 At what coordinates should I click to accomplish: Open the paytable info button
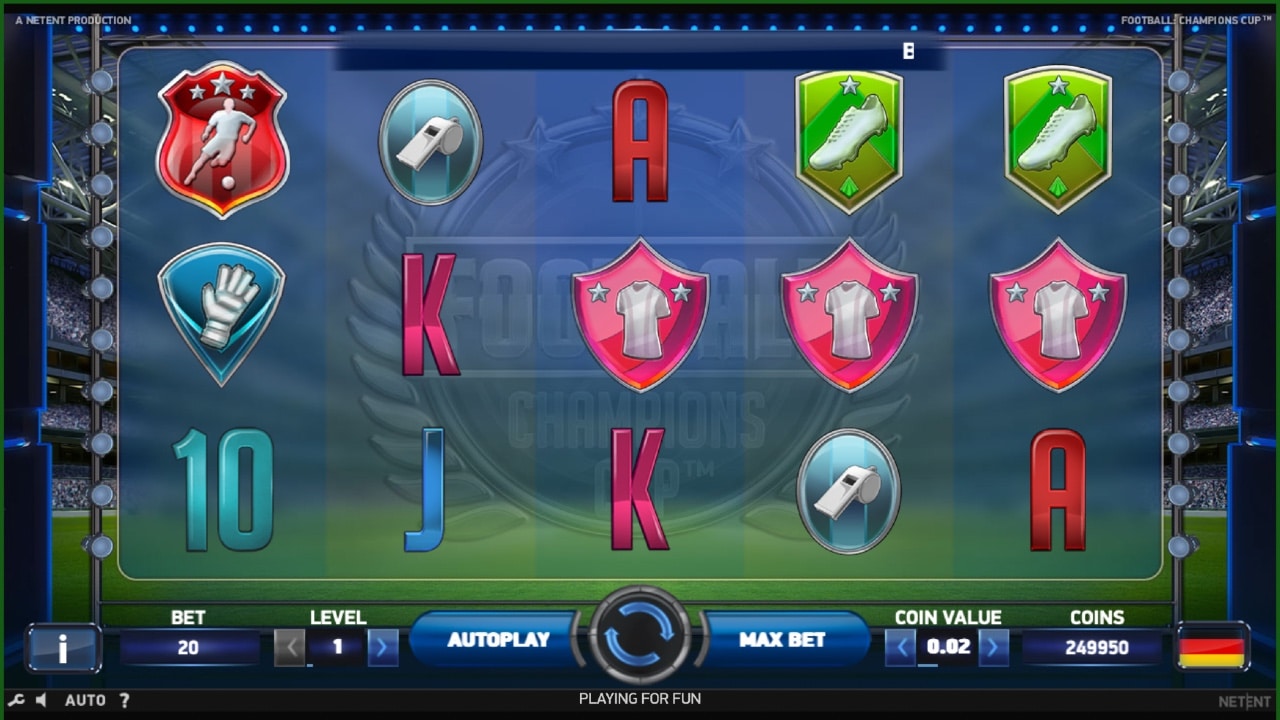pyautogui.click(x=63, y=648)
